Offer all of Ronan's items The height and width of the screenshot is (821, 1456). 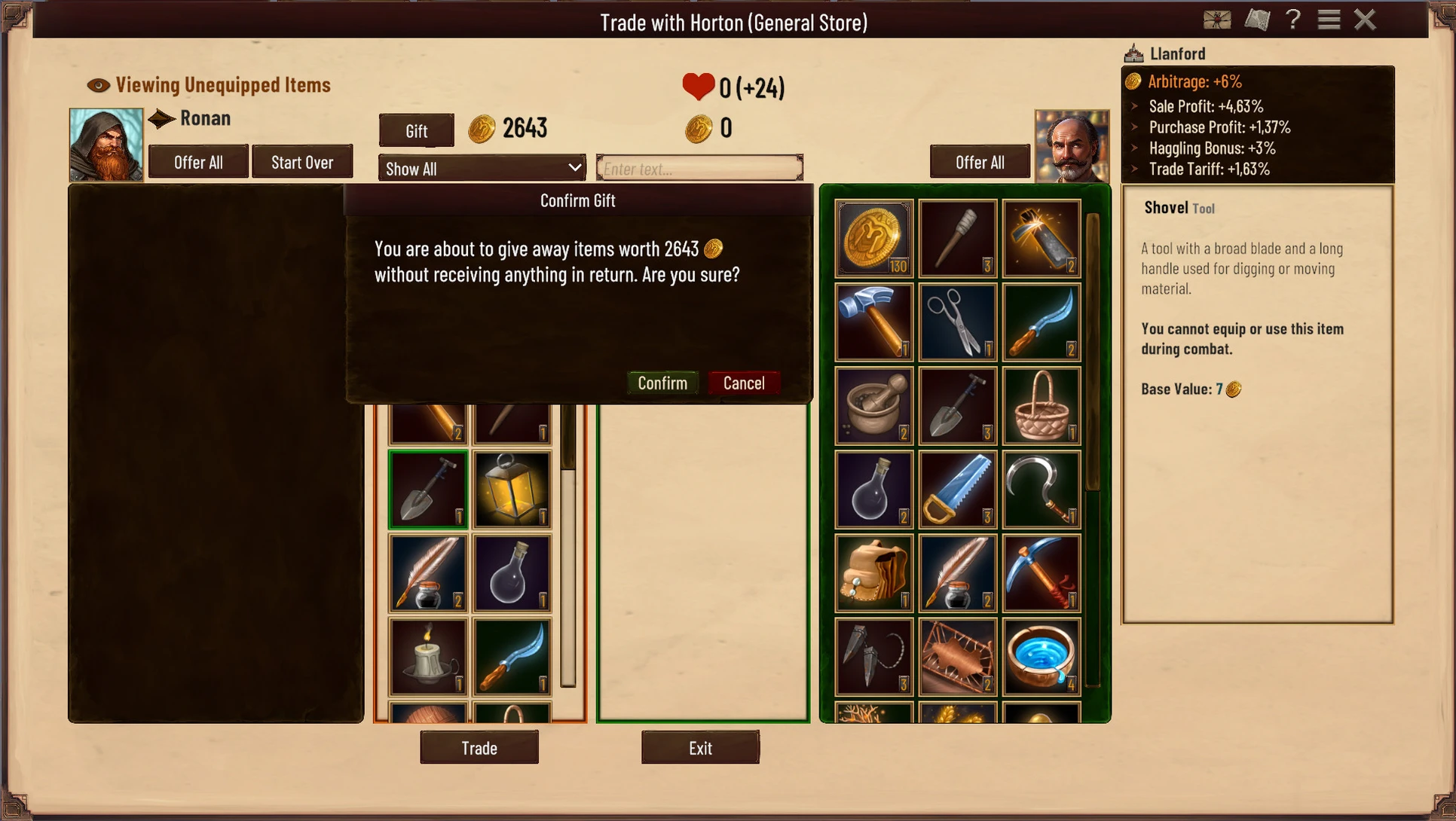pos(198,162)
